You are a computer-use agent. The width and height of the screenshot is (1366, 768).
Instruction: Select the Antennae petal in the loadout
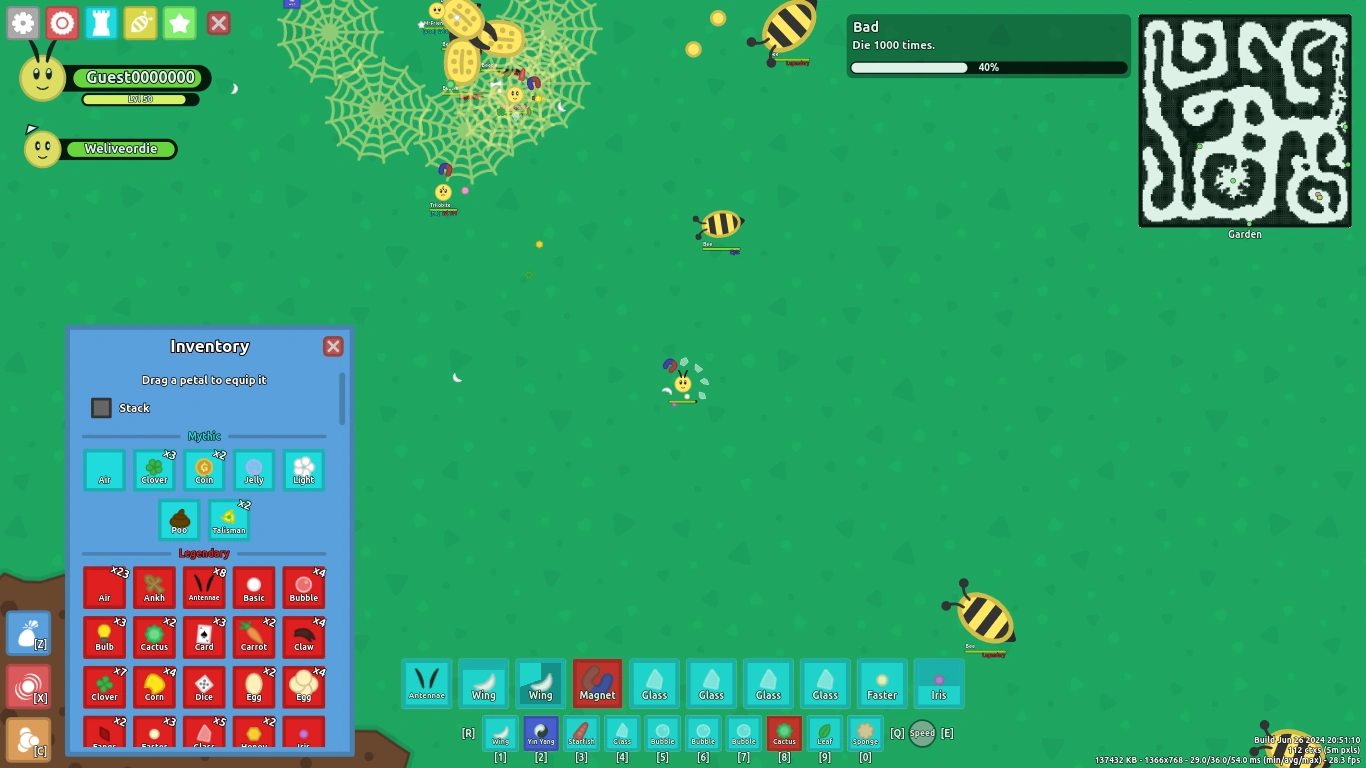click(427, 683)
